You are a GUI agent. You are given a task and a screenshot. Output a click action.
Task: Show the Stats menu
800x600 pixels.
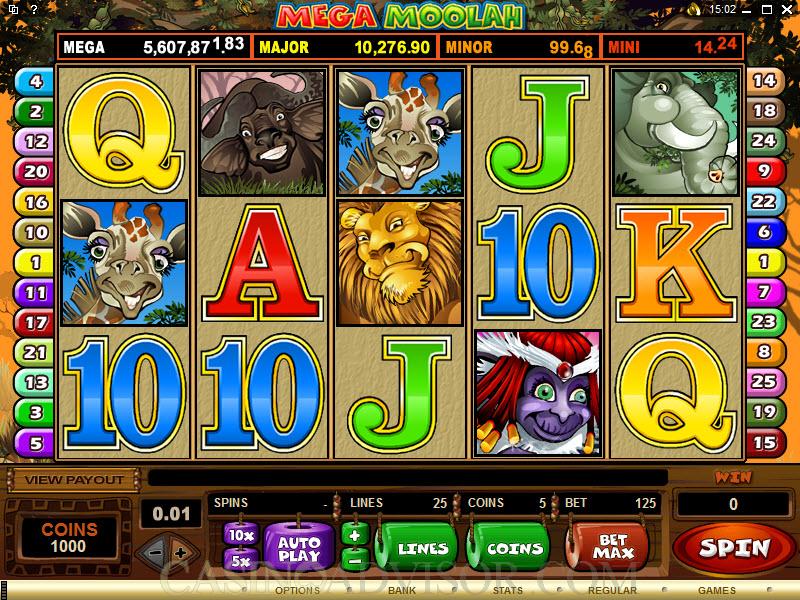507,591
